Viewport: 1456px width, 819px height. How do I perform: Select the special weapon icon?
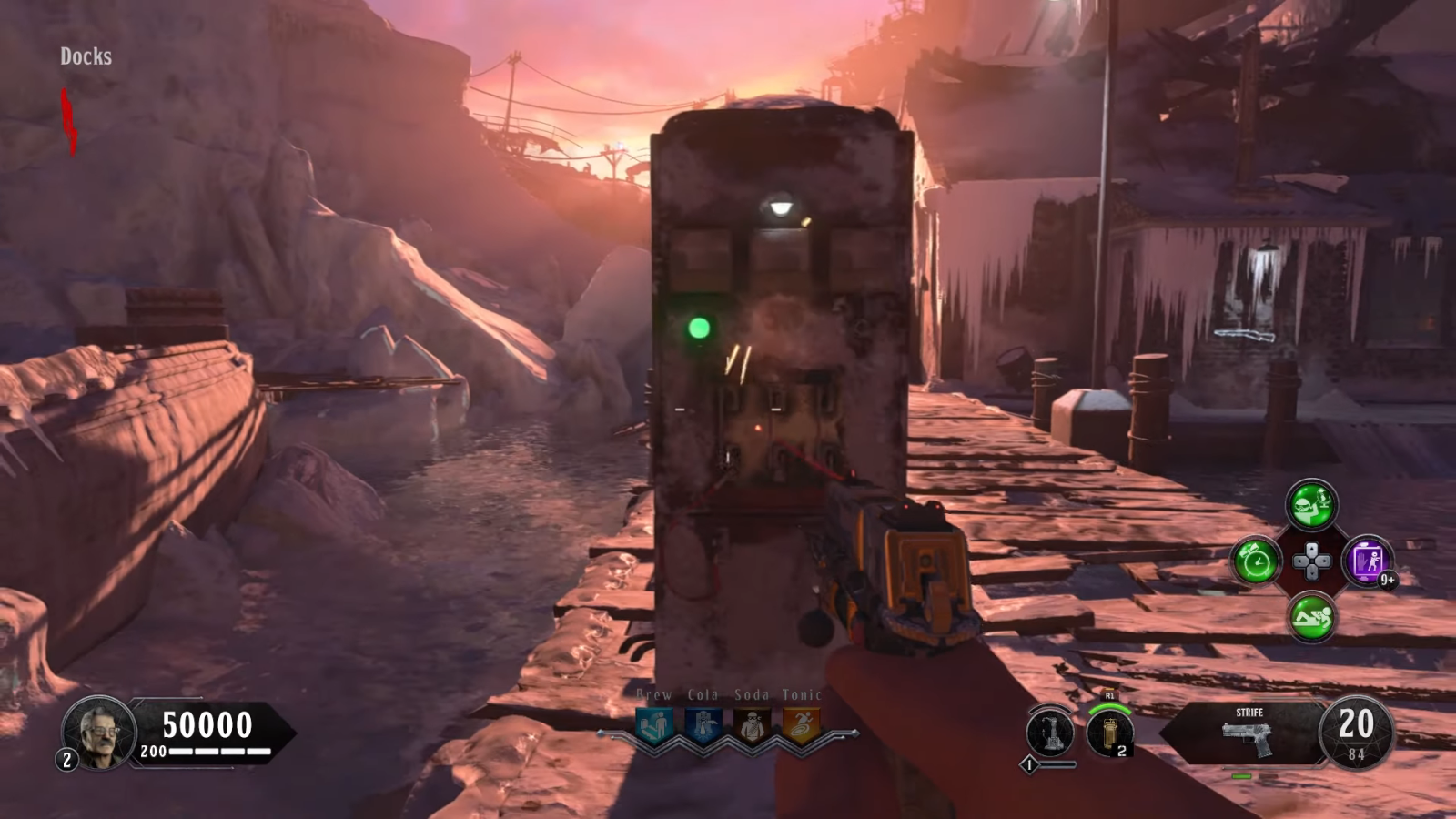pos(1050,732)
